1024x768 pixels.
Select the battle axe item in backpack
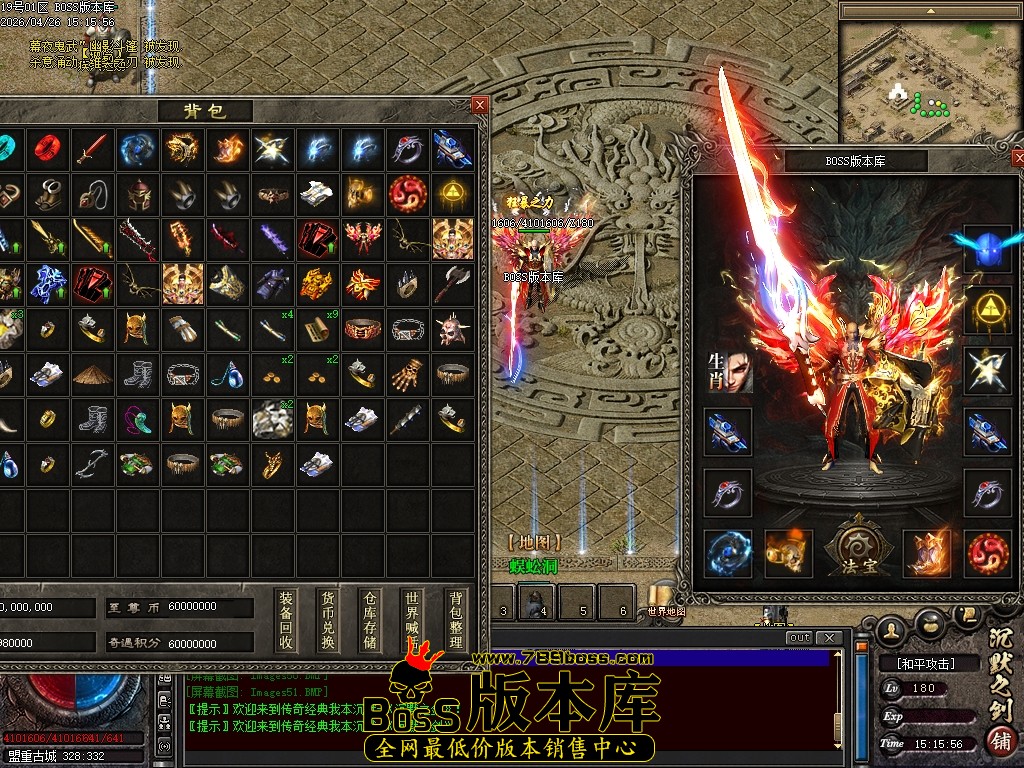click(x=452, y=284)
